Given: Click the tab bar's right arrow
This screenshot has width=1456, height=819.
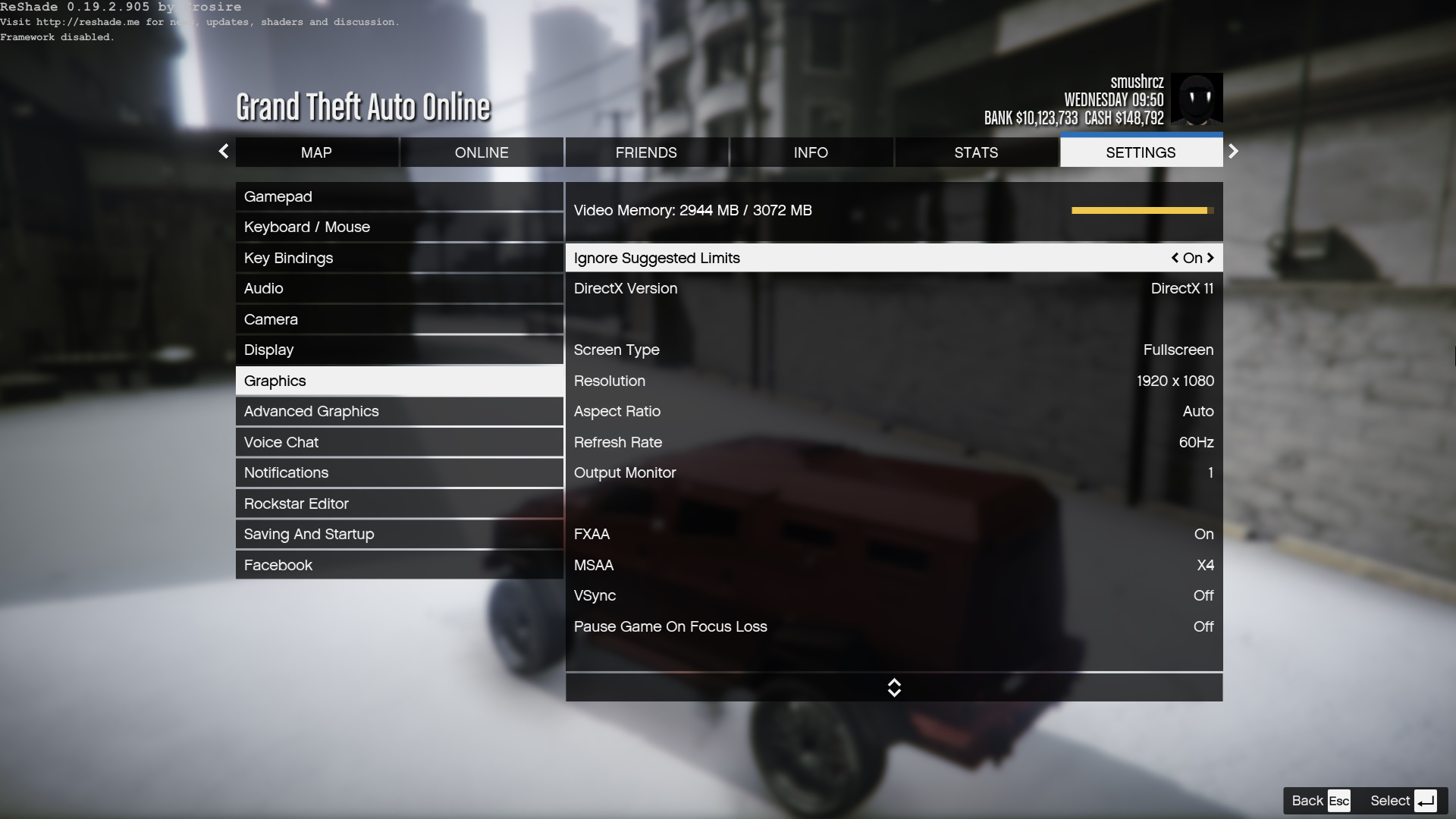Looking at the screenshot, I should (1233, 152).
